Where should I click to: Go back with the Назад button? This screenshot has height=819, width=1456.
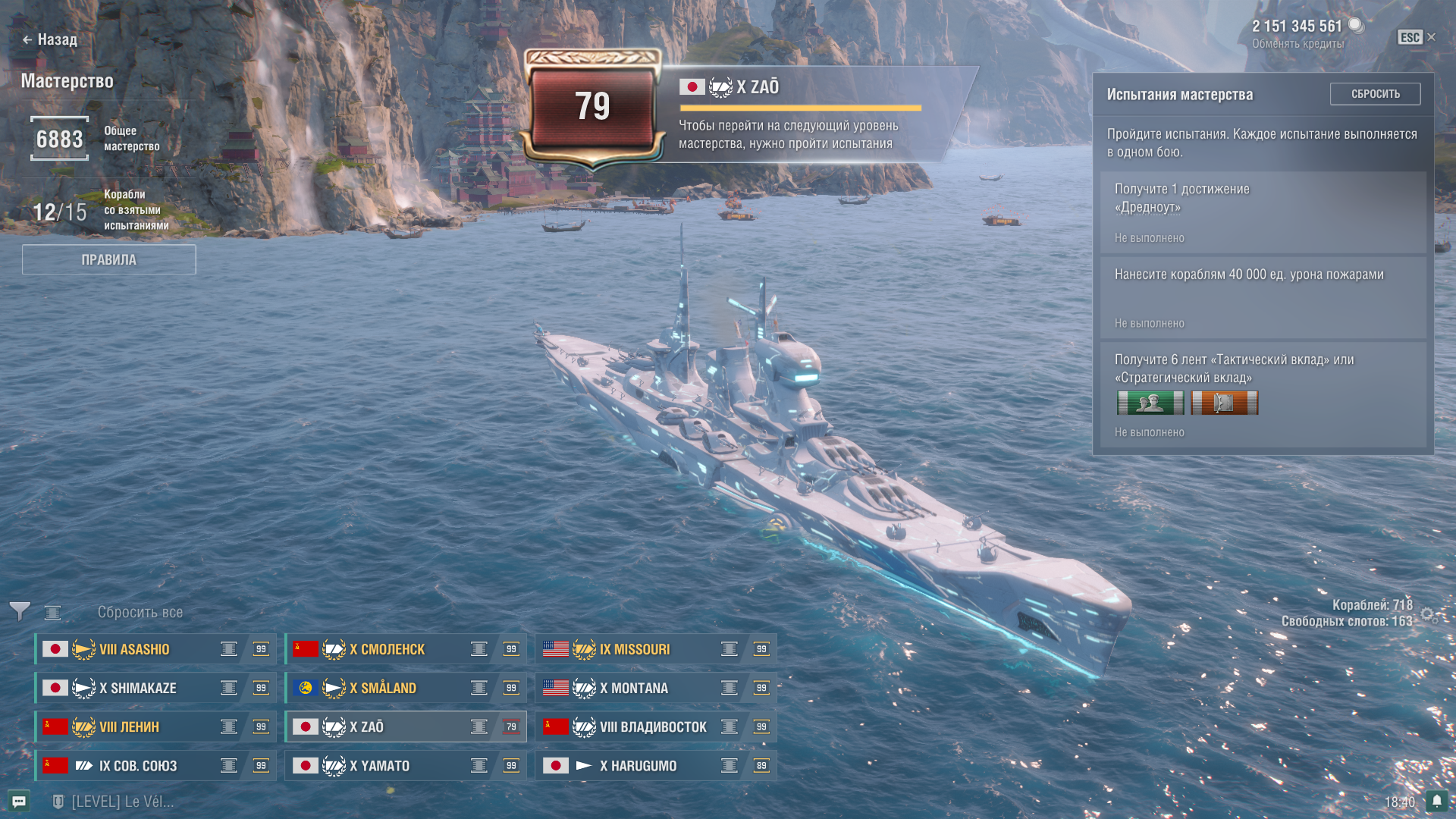coord(50,39)
